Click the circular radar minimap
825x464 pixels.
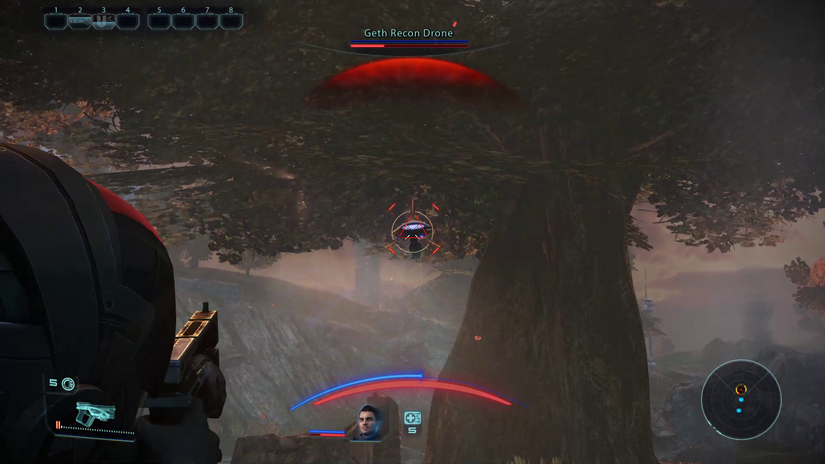[740, 400]
